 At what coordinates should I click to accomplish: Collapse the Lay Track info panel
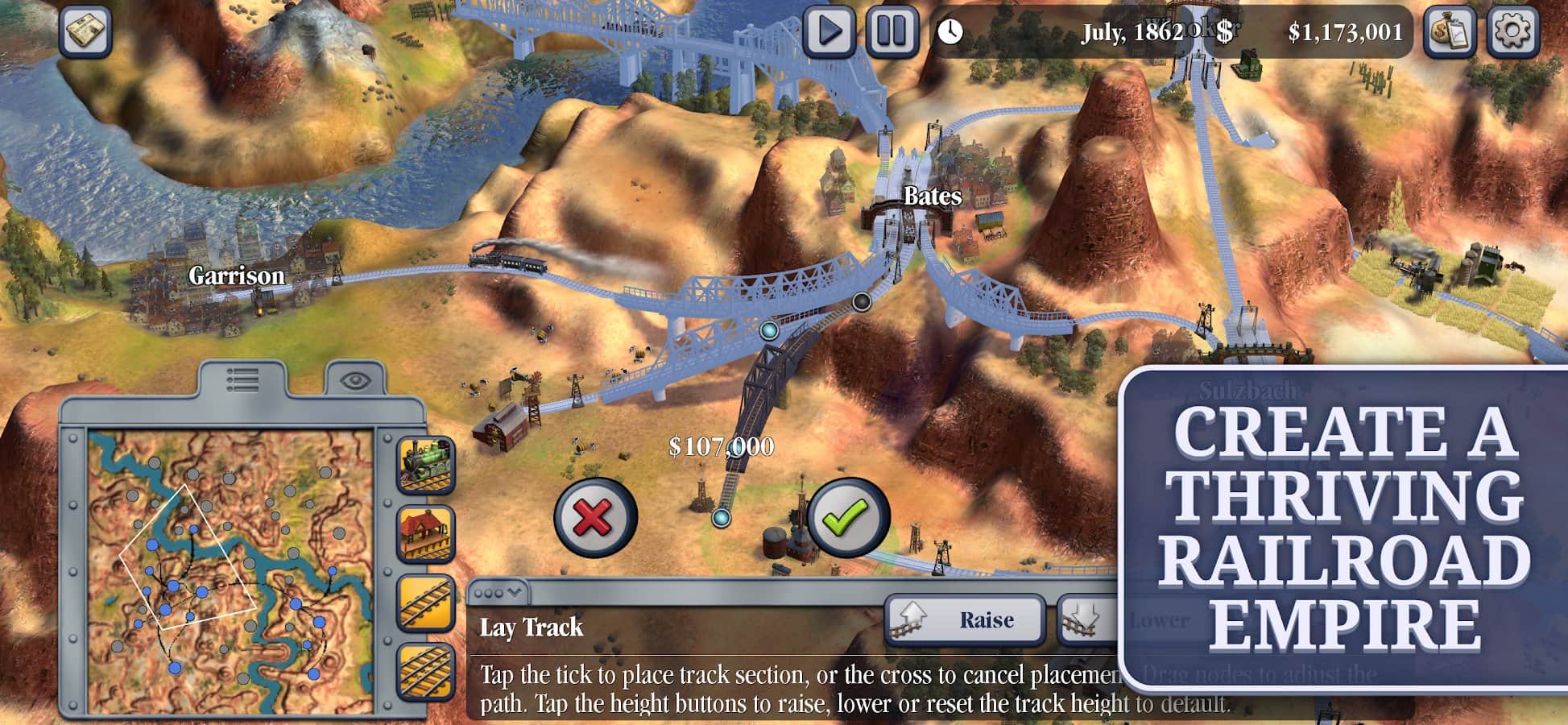pyautogui.click(x=499, y=593)
